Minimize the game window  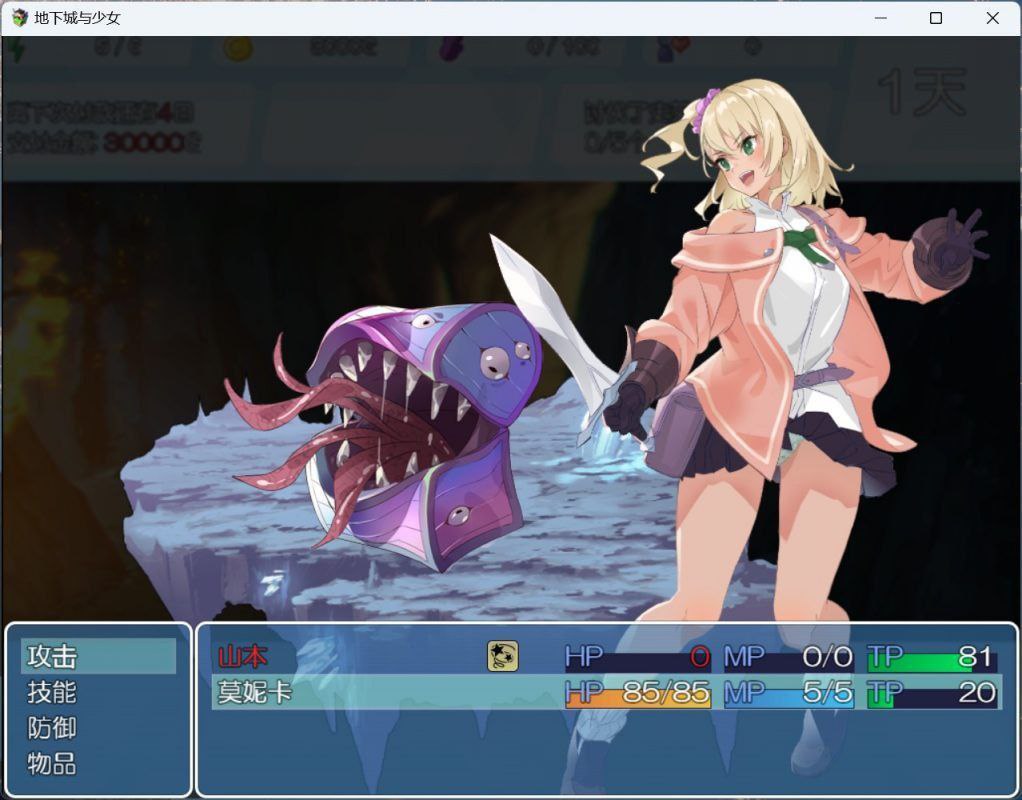click(x=881, y=18)
